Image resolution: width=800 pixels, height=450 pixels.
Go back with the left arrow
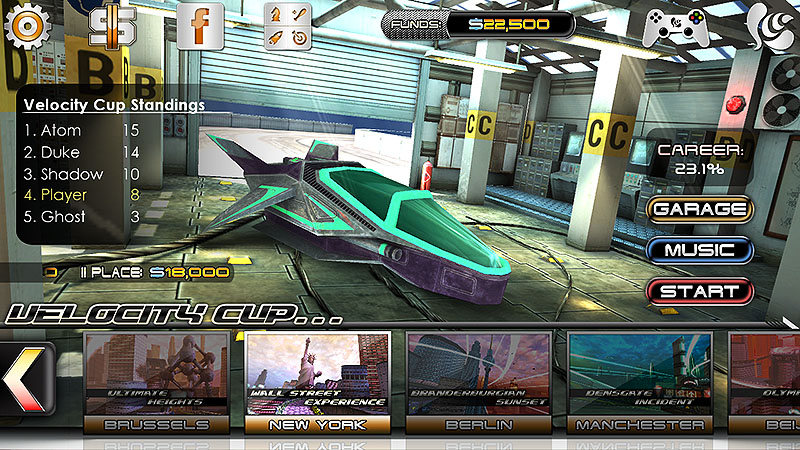(22, 382)
